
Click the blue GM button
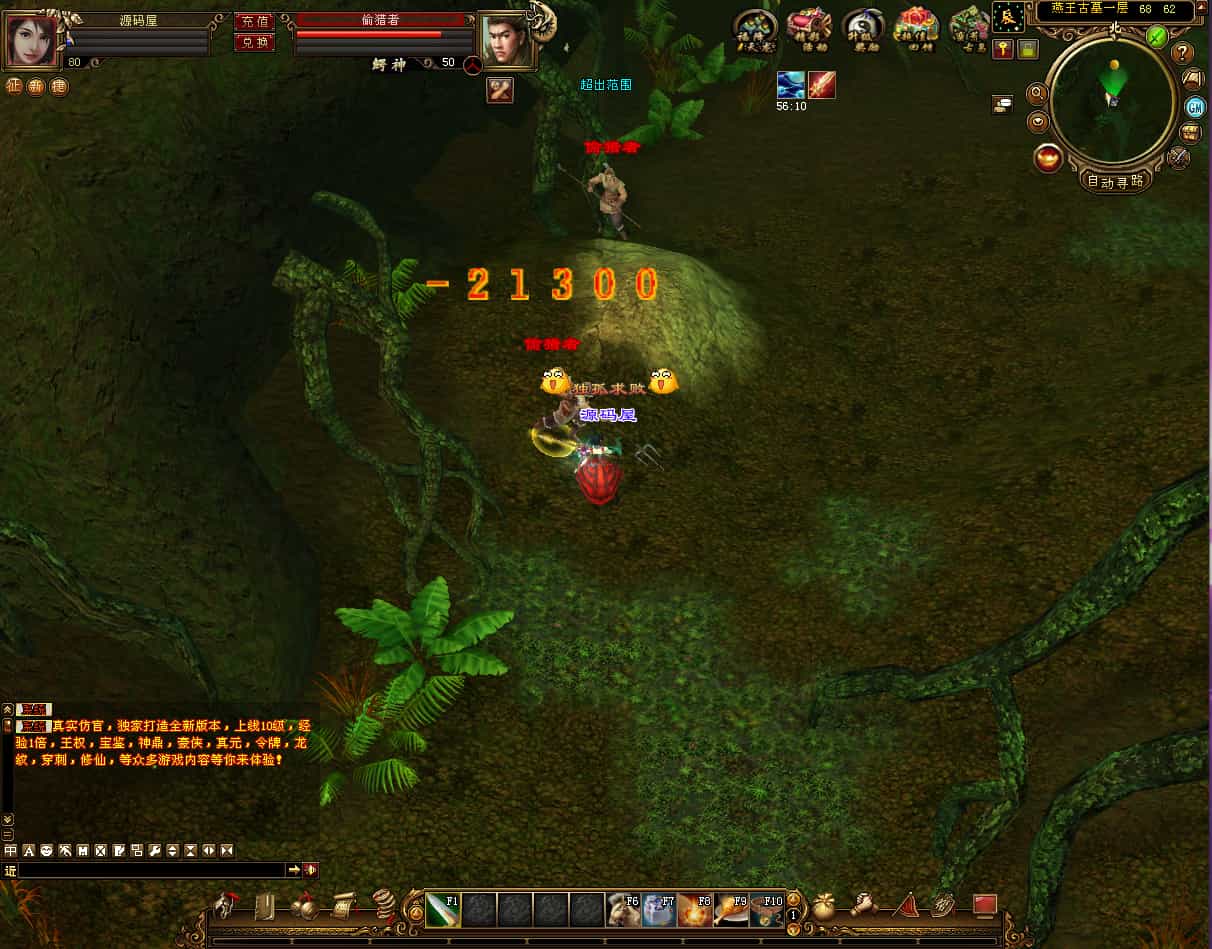(1194, 107)
